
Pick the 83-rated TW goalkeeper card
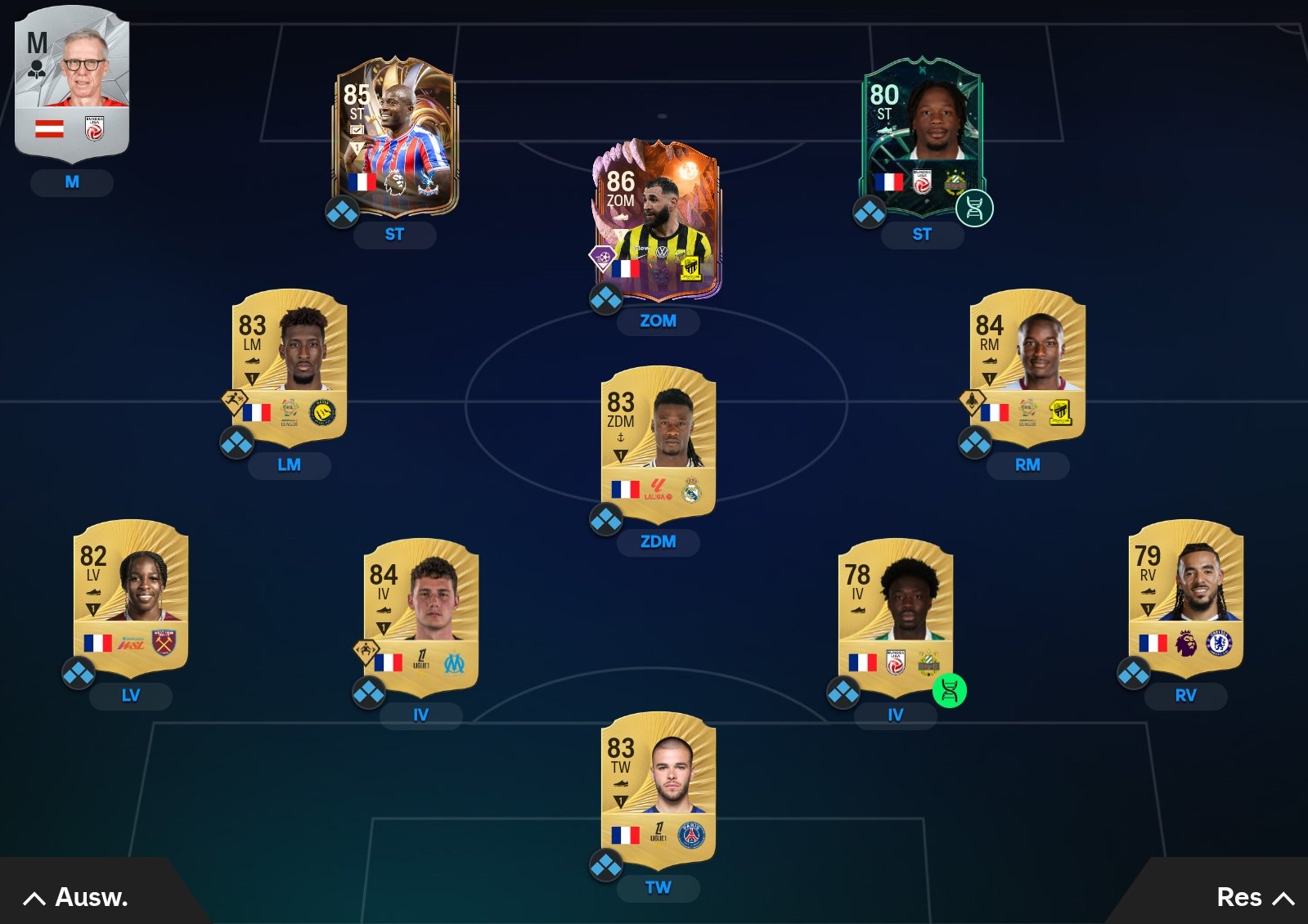tap(658, 789)
